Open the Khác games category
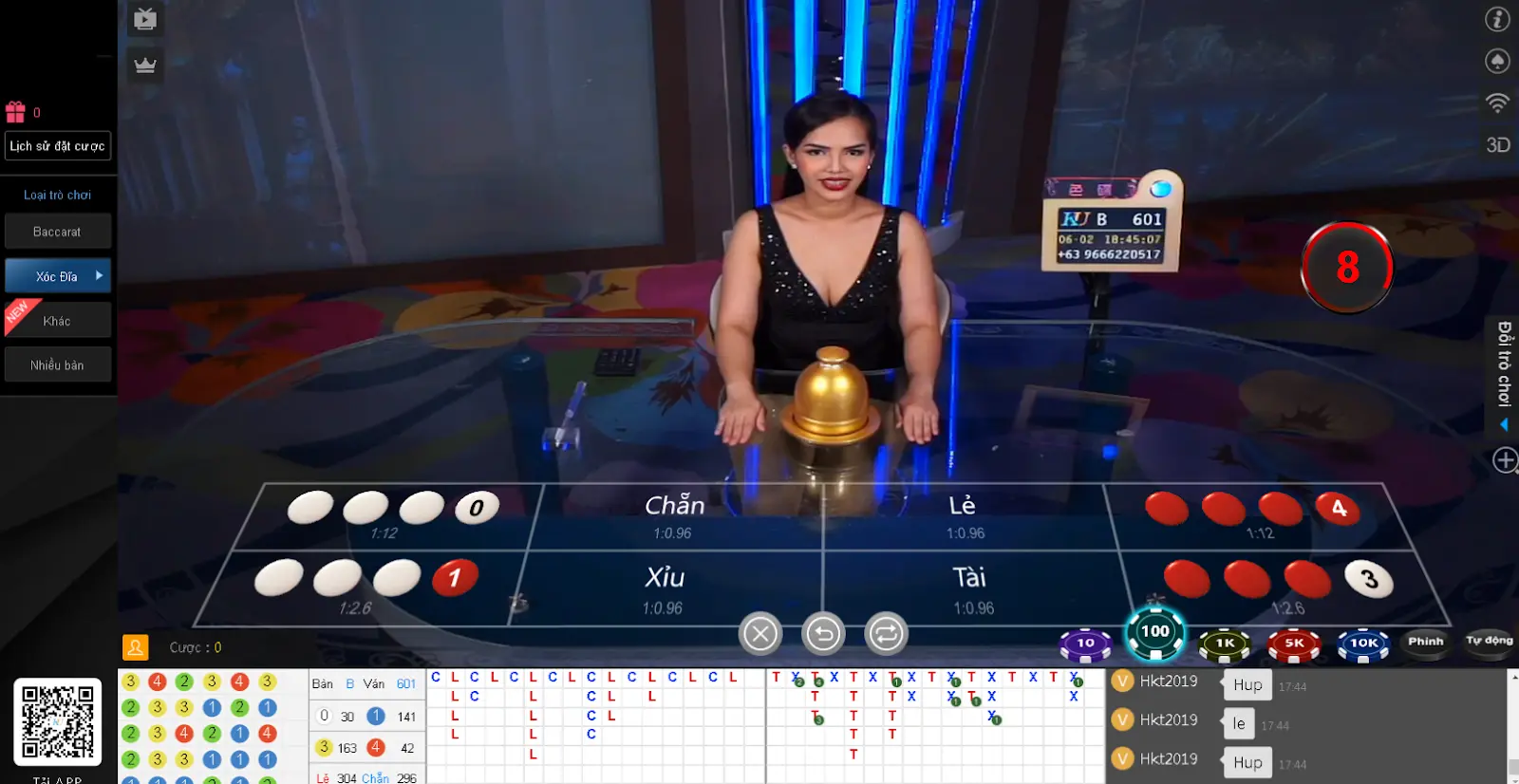The width and height of the screenshot is (1519, 784). click(x=57, y=321)
